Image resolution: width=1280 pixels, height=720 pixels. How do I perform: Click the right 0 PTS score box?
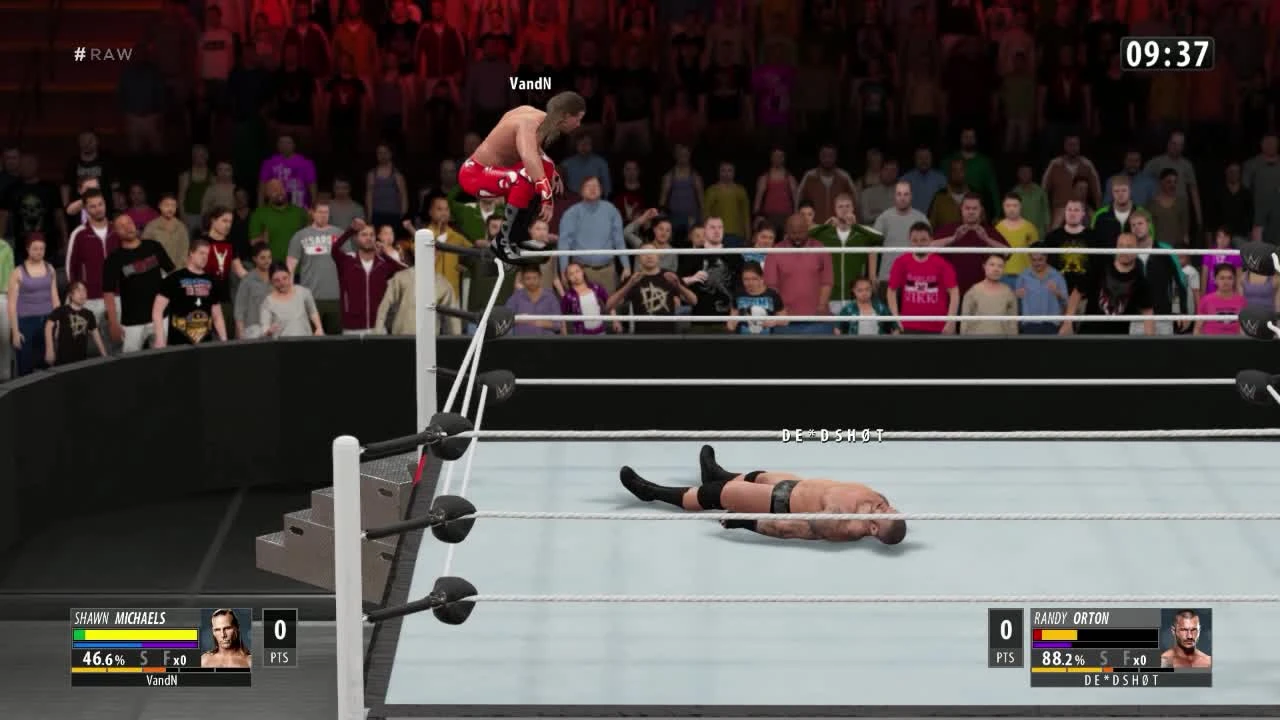tap(1005, 638)
